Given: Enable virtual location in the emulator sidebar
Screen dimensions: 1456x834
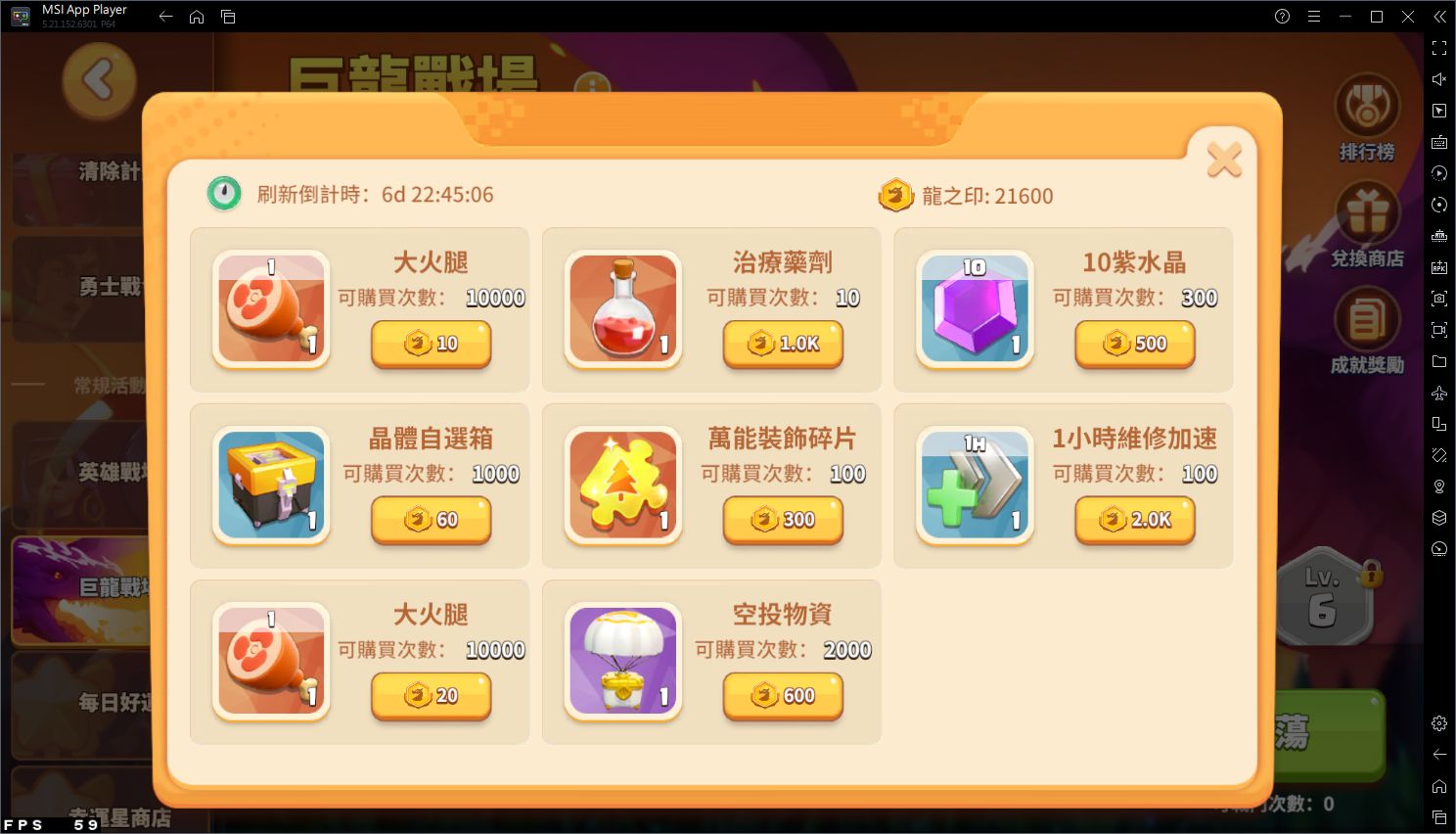Looking at the screenshot, I should [x=1439, y=486].
